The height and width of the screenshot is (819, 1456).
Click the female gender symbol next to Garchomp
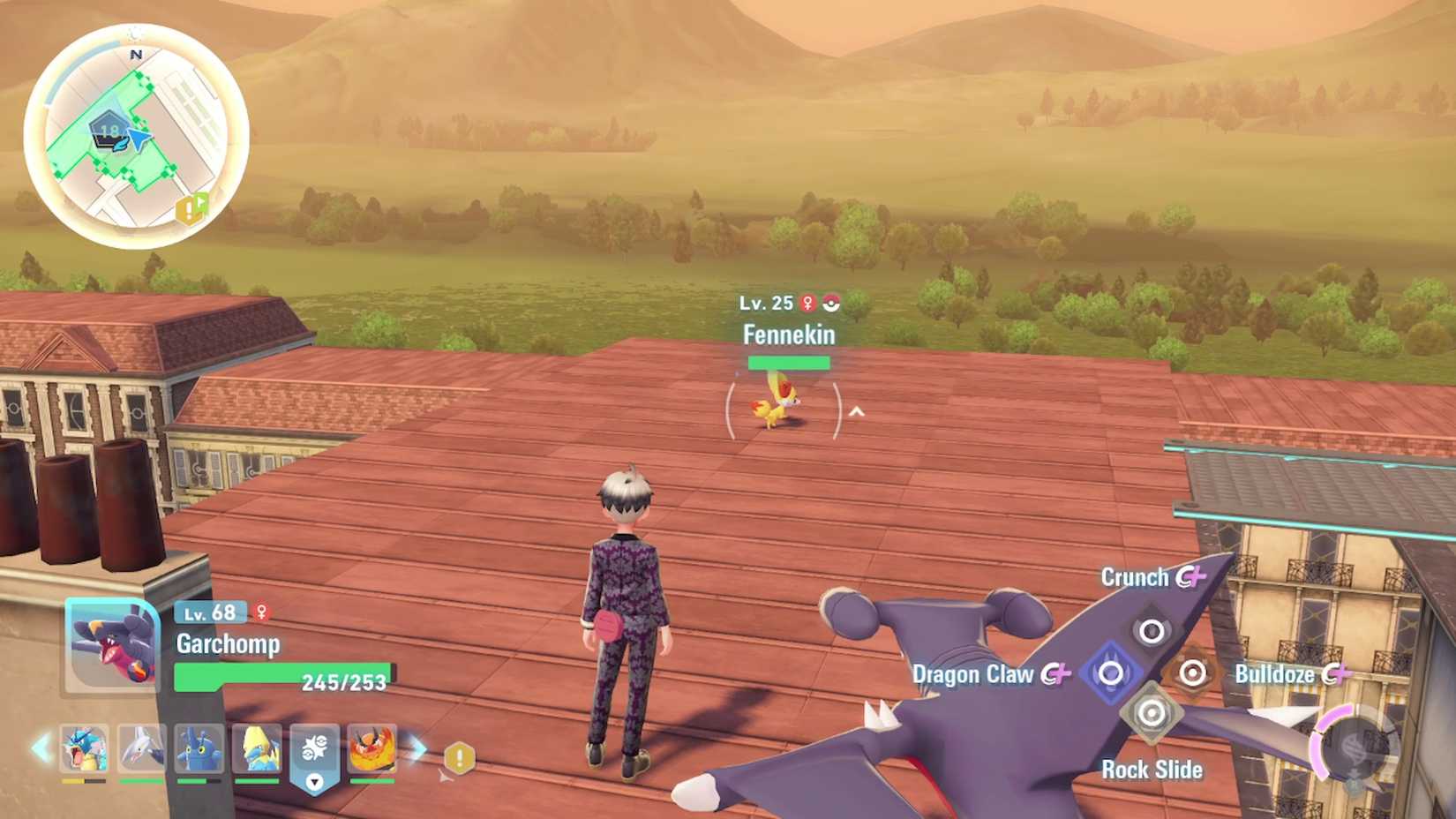coord(261,611)
